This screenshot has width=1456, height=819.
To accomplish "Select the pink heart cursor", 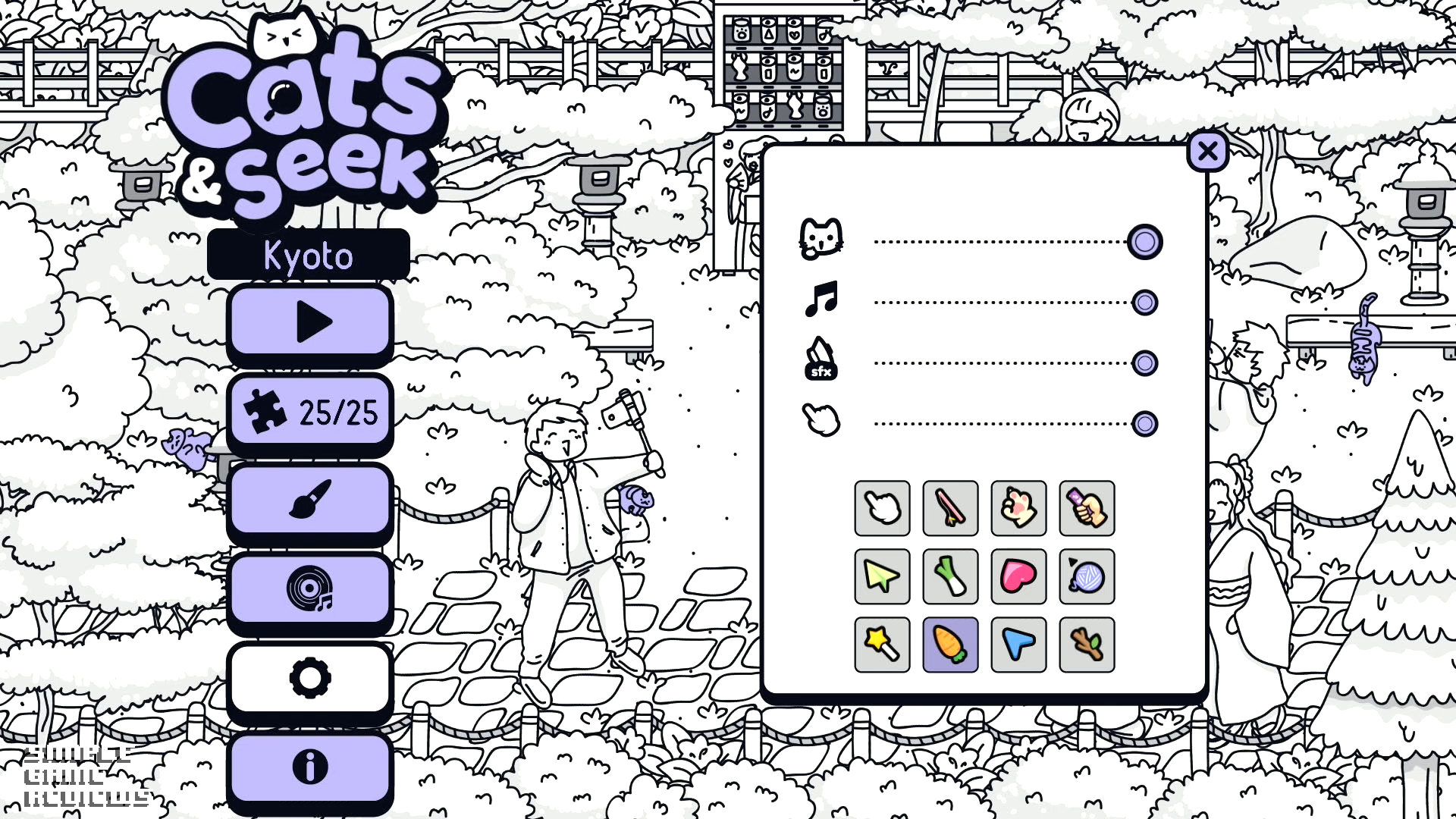I will 1018,576.
